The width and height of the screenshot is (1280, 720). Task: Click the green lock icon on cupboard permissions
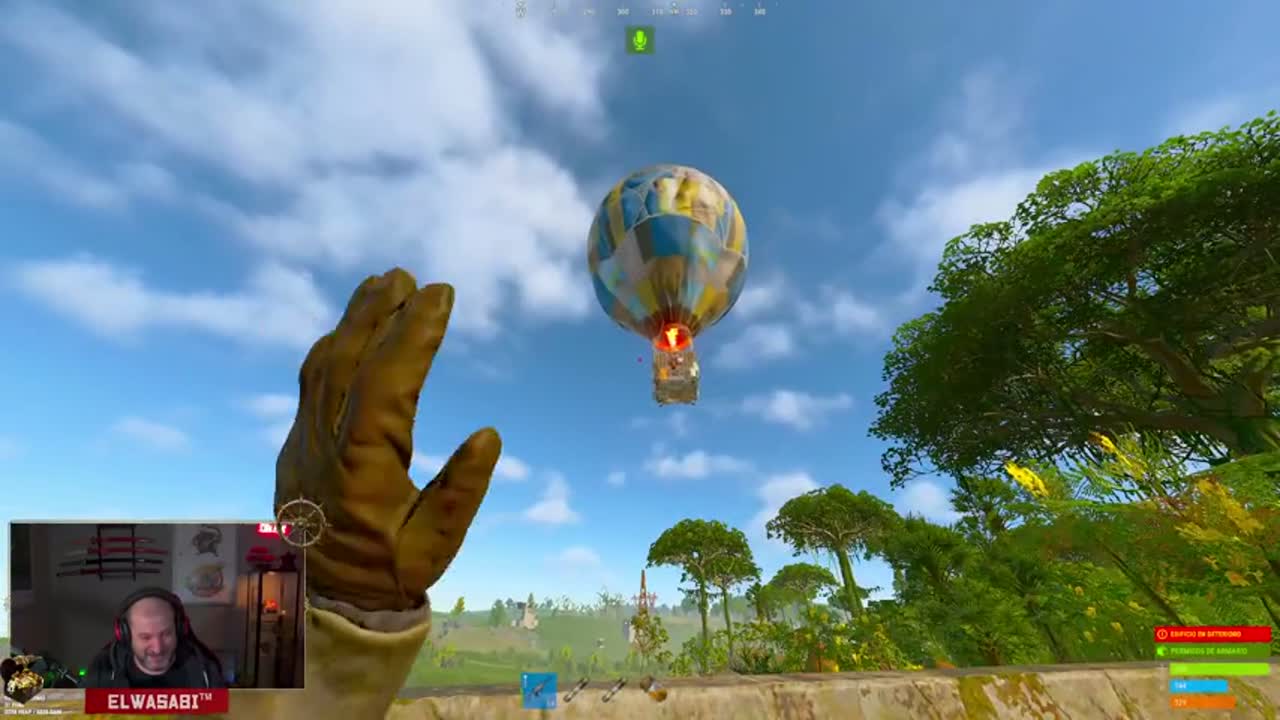pyautogui.click(x=1162, y=651)
